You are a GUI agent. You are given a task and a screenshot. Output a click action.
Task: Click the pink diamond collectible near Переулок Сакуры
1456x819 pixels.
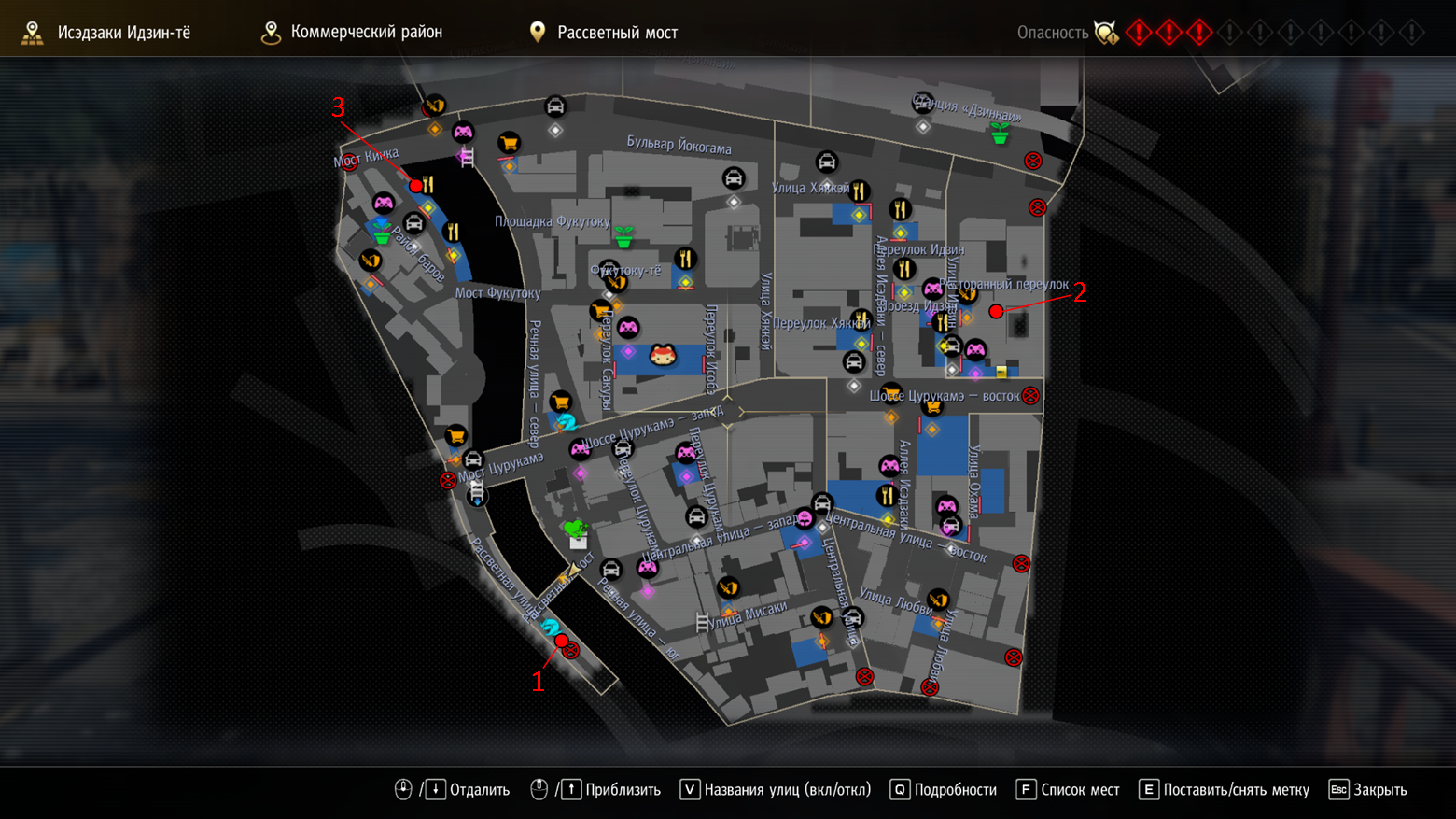pos(627,350)
